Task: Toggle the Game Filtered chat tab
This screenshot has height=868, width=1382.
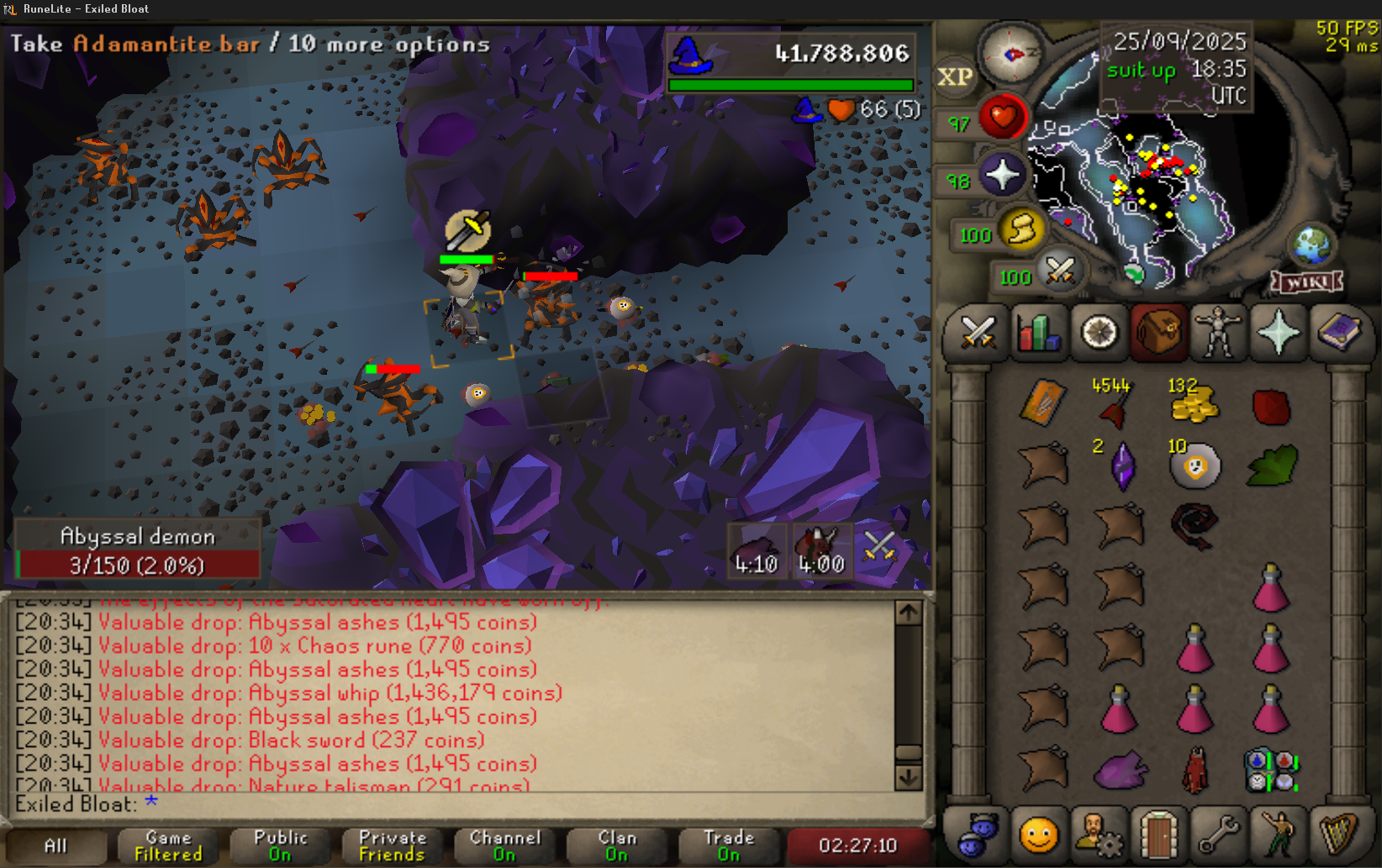Action: click(168, 845)
